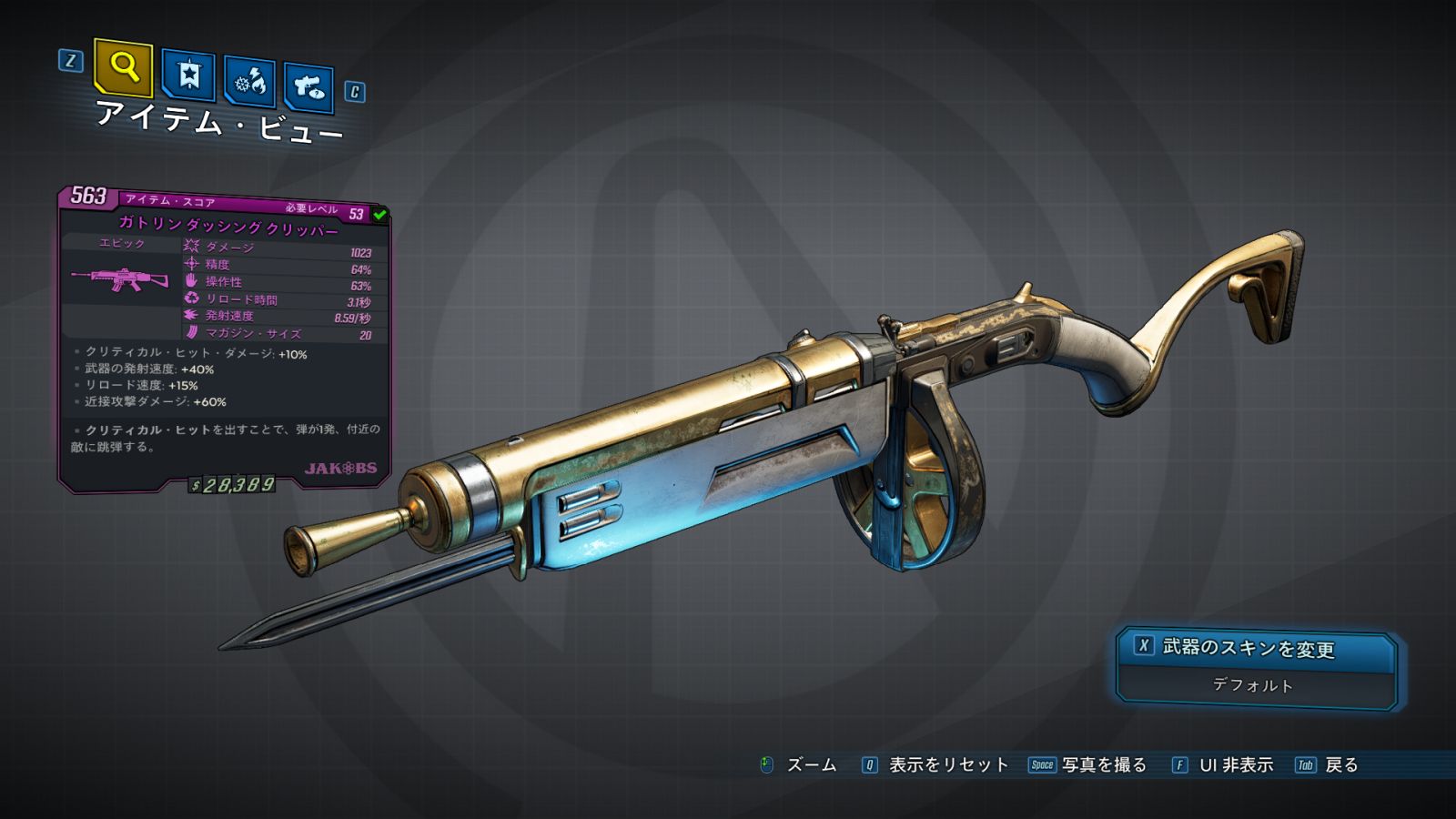Select the magnifying glass Item View tab

pos(123,67)
